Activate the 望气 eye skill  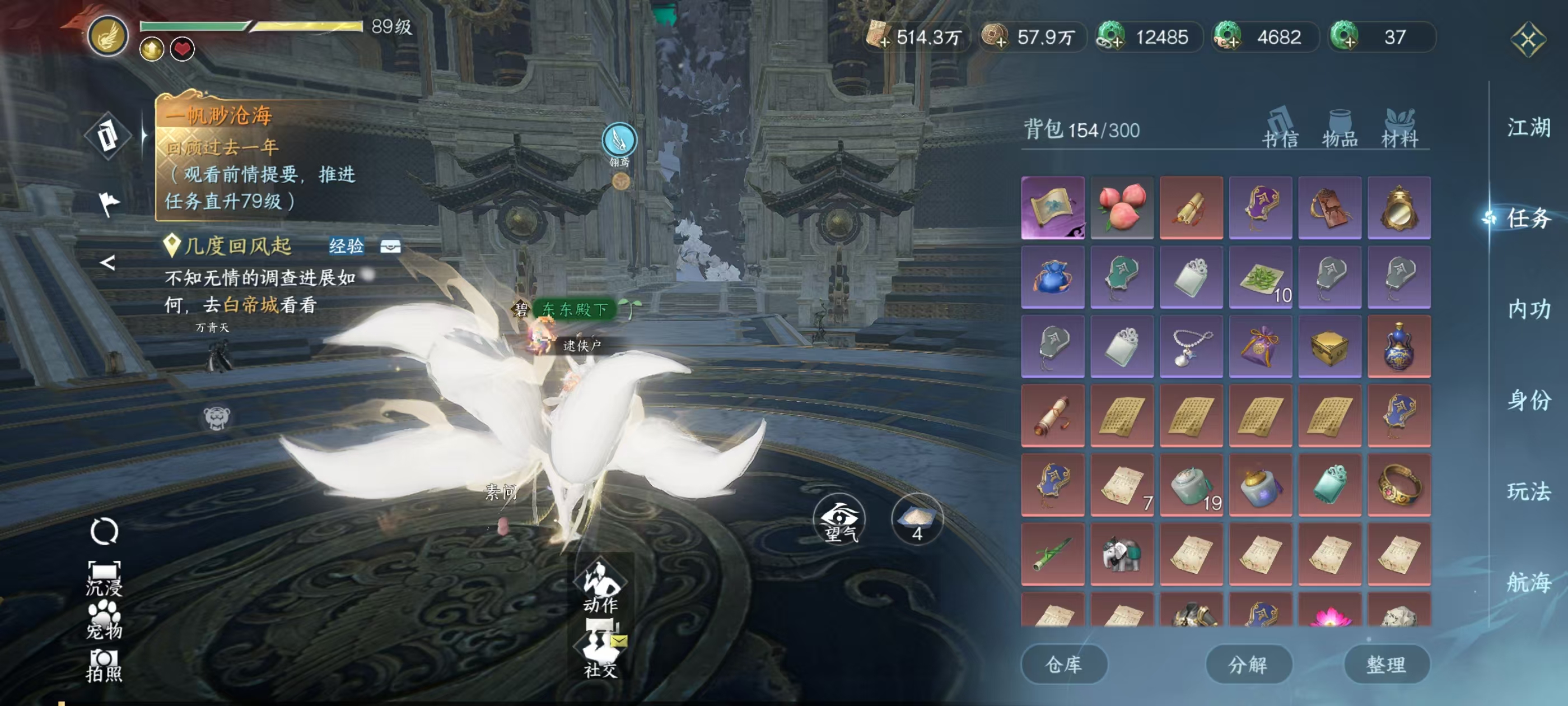[839, 519]
